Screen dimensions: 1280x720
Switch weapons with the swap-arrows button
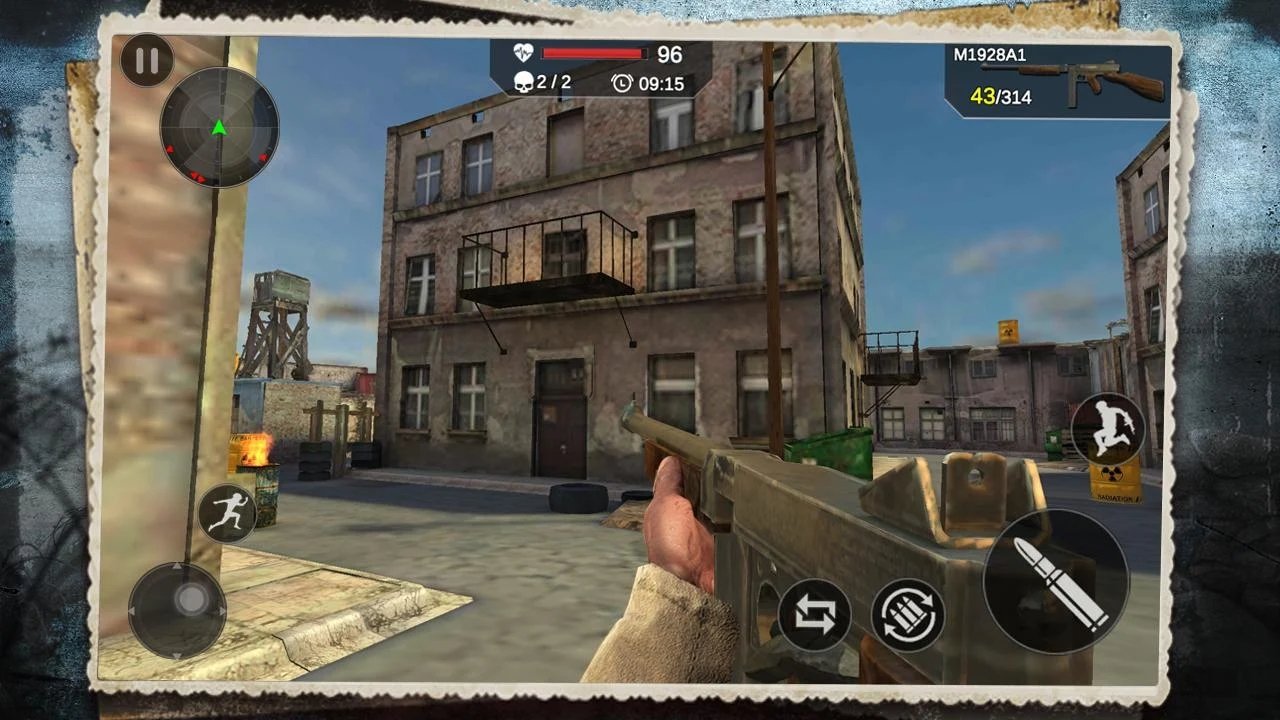(x=814, y=615)
